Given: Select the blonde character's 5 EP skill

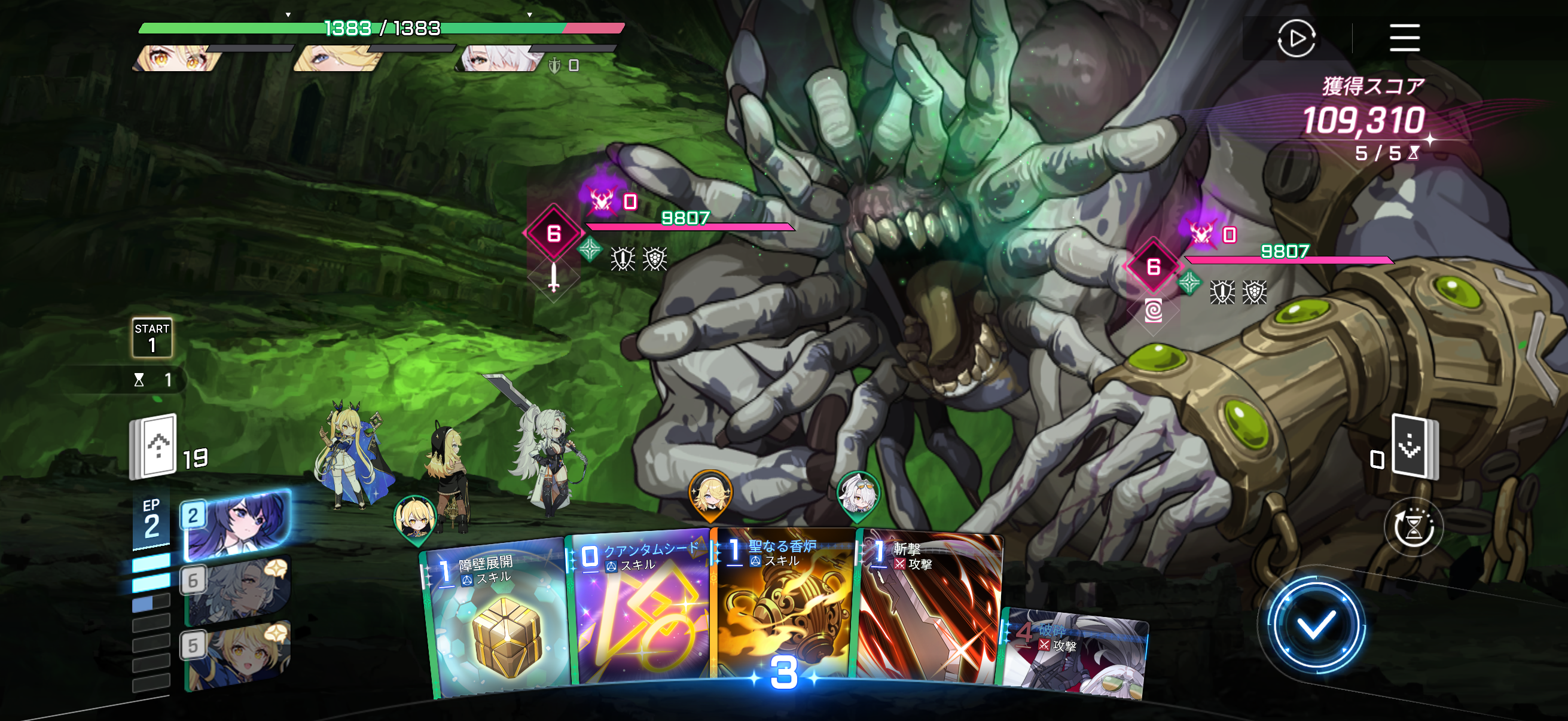Looking at the screenshot, I should pos(236,654).
